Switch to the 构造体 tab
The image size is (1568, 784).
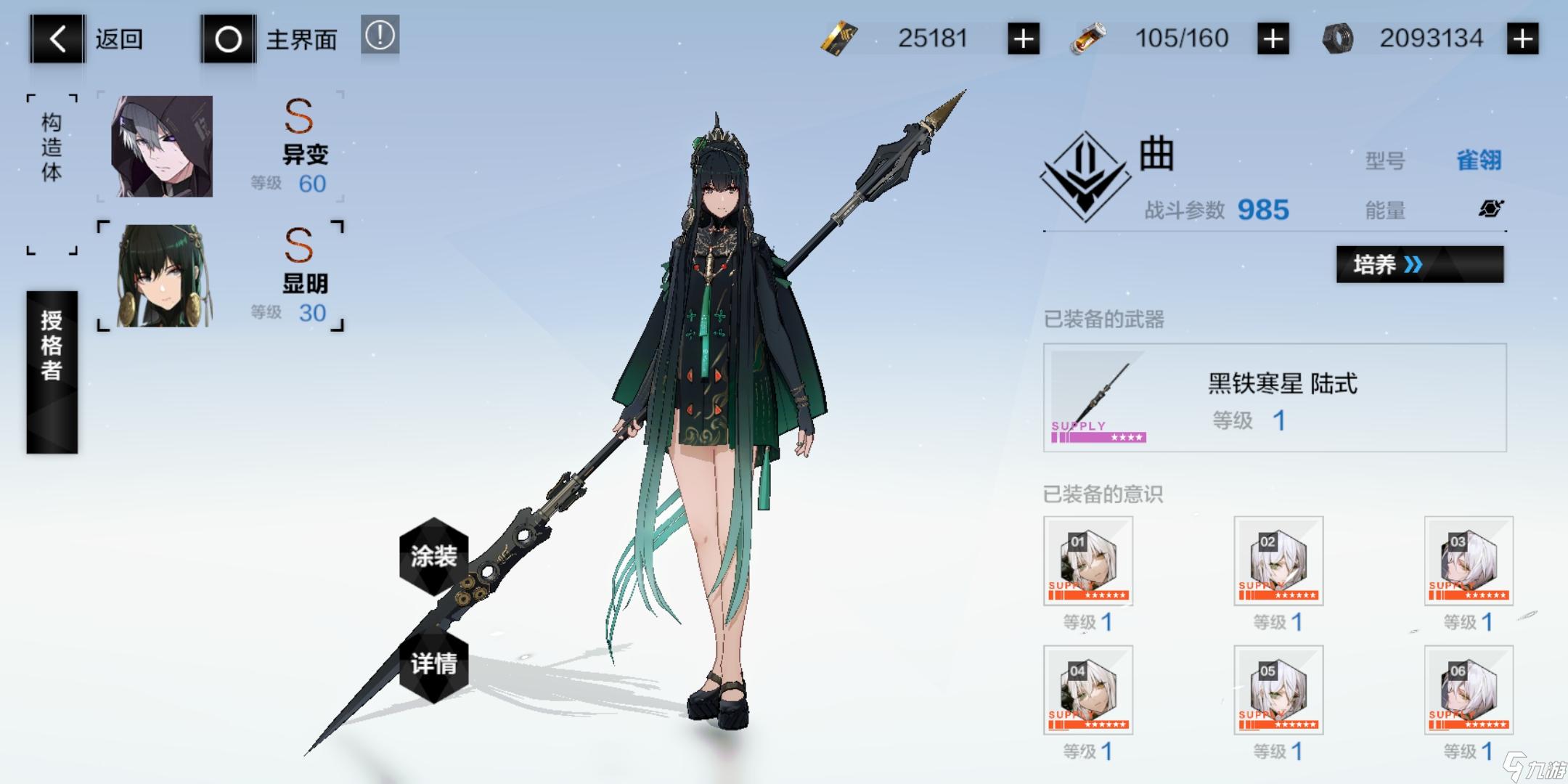[52, 147]
